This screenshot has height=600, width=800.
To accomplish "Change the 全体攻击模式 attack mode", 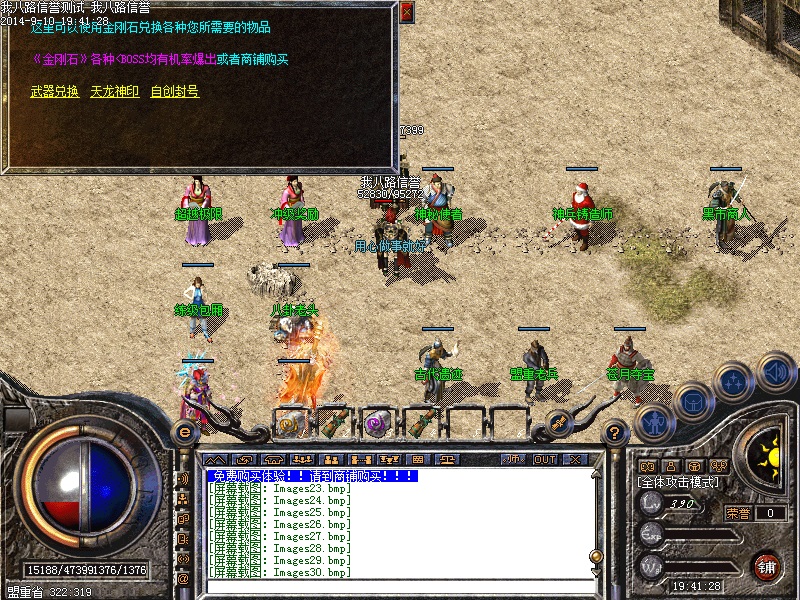I will coord(679,482).
